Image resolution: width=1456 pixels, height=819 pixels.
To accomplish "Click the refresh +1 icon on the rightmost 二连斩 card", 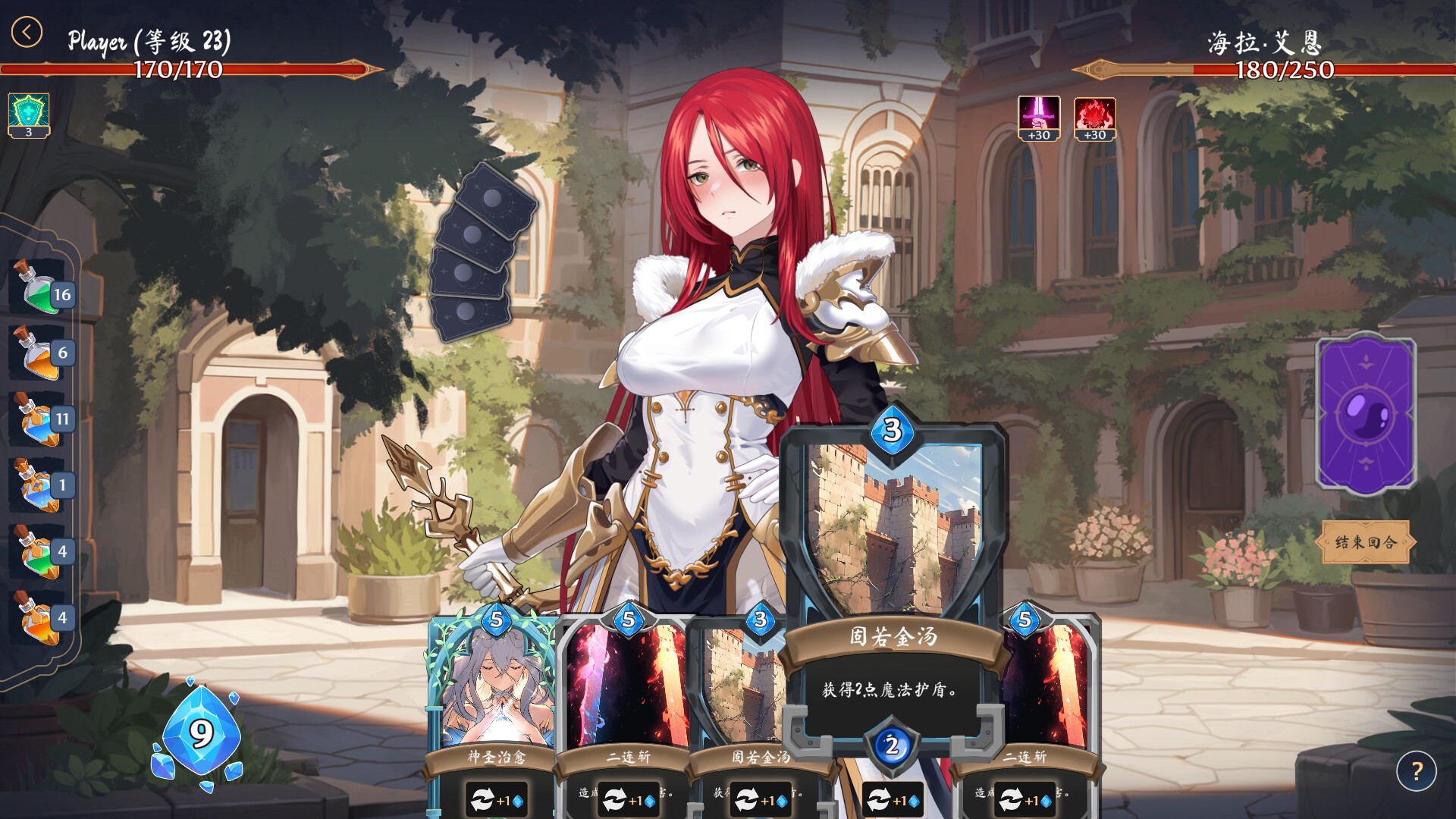I will point(1024,798).
